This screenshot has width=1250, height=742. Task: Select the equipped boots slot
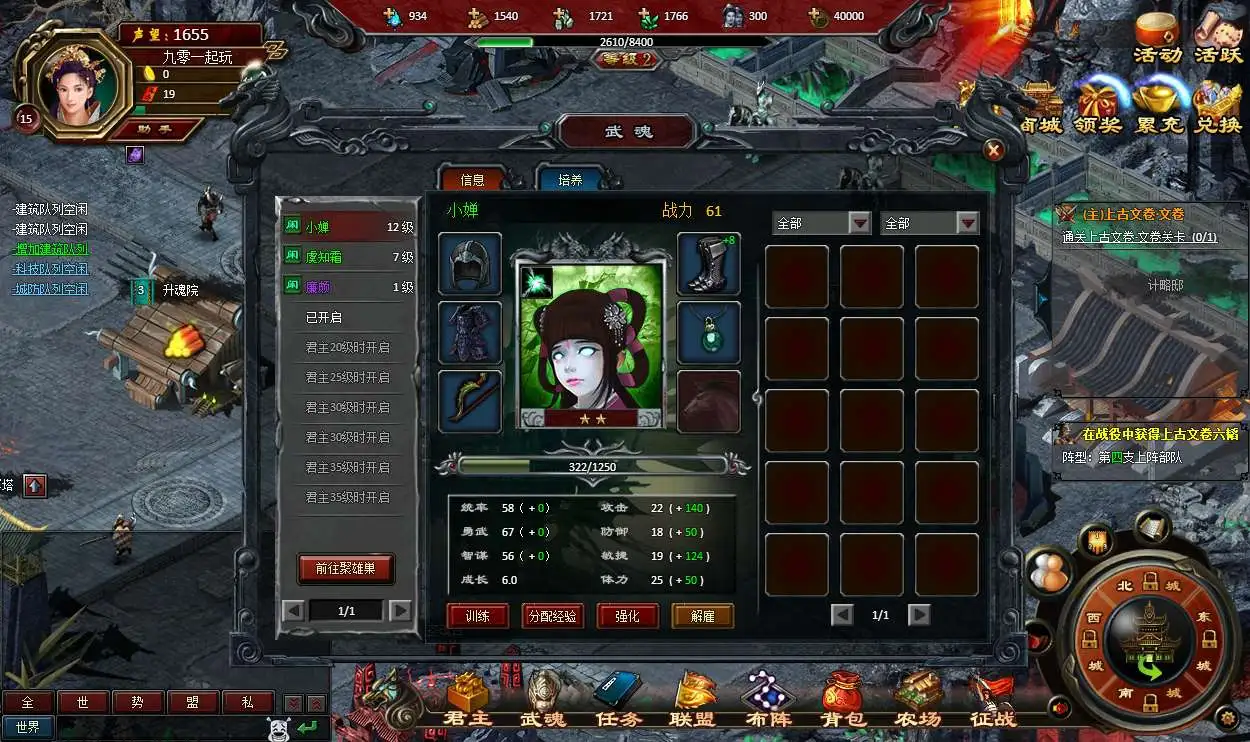click(x=708, y=263)
